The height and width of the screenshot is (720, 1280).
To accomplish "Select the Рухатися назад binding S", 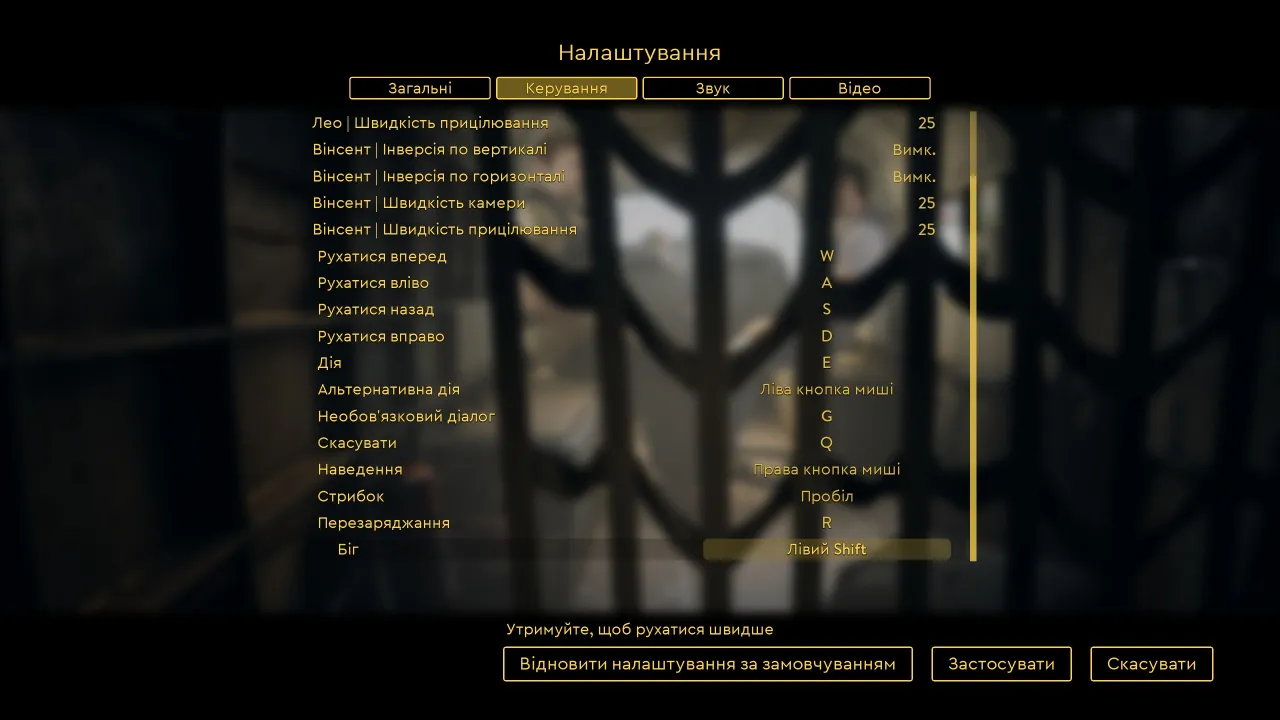I will [x=826, y=309].
